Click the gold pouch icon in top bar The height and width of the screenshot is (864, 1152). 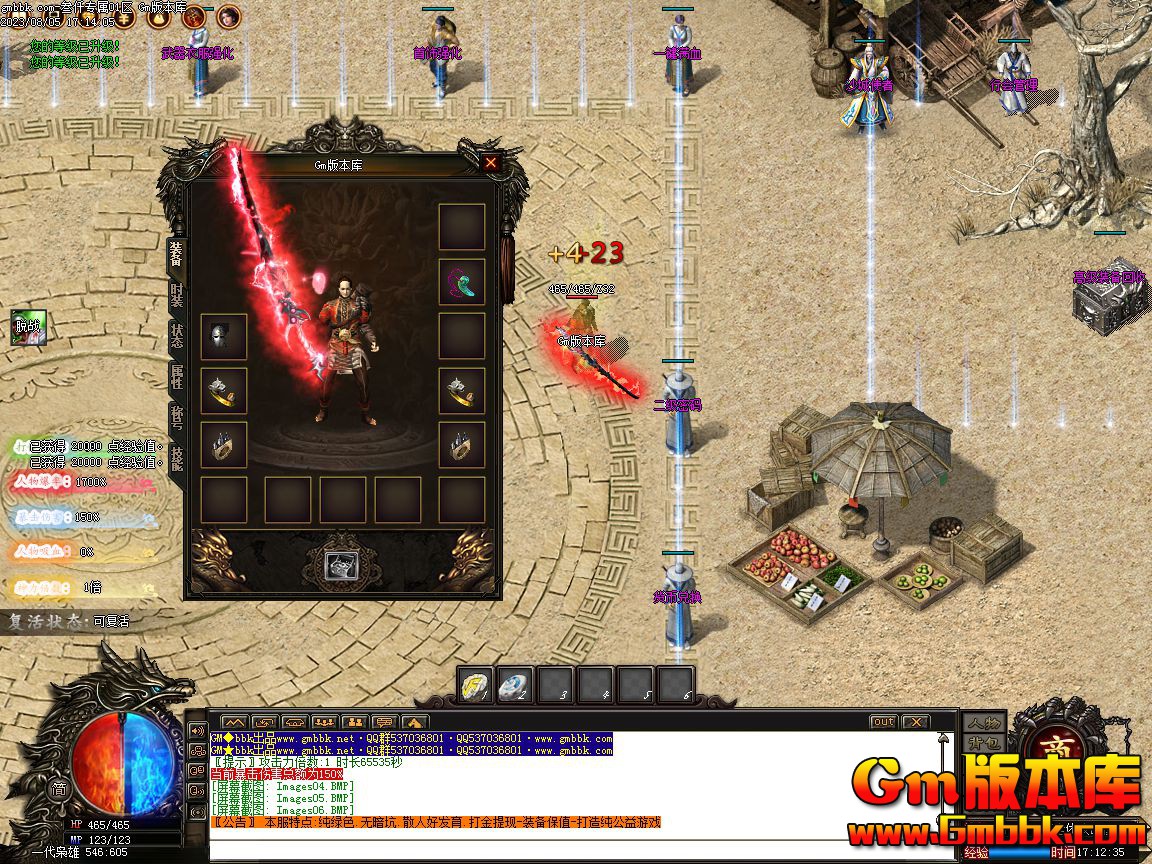pos(158,16)
